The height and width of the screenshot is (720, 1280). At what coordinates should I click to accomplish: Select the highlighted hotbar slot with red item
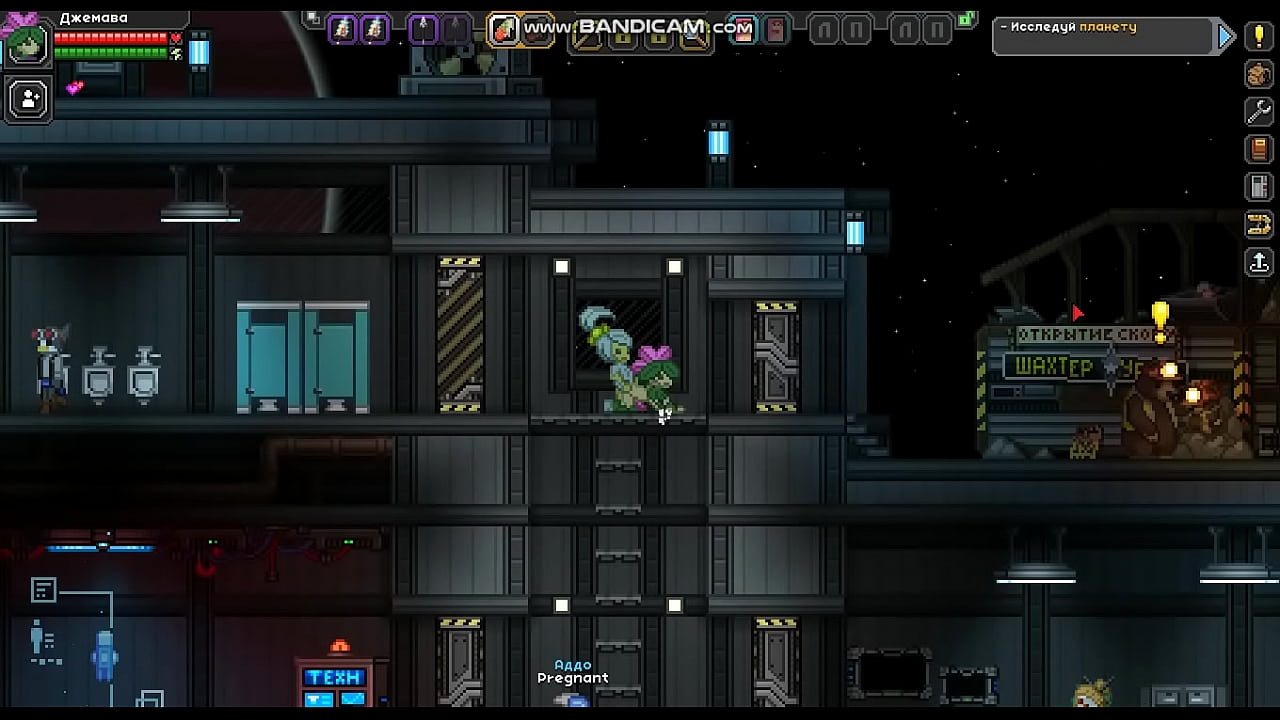click(505, 30)
